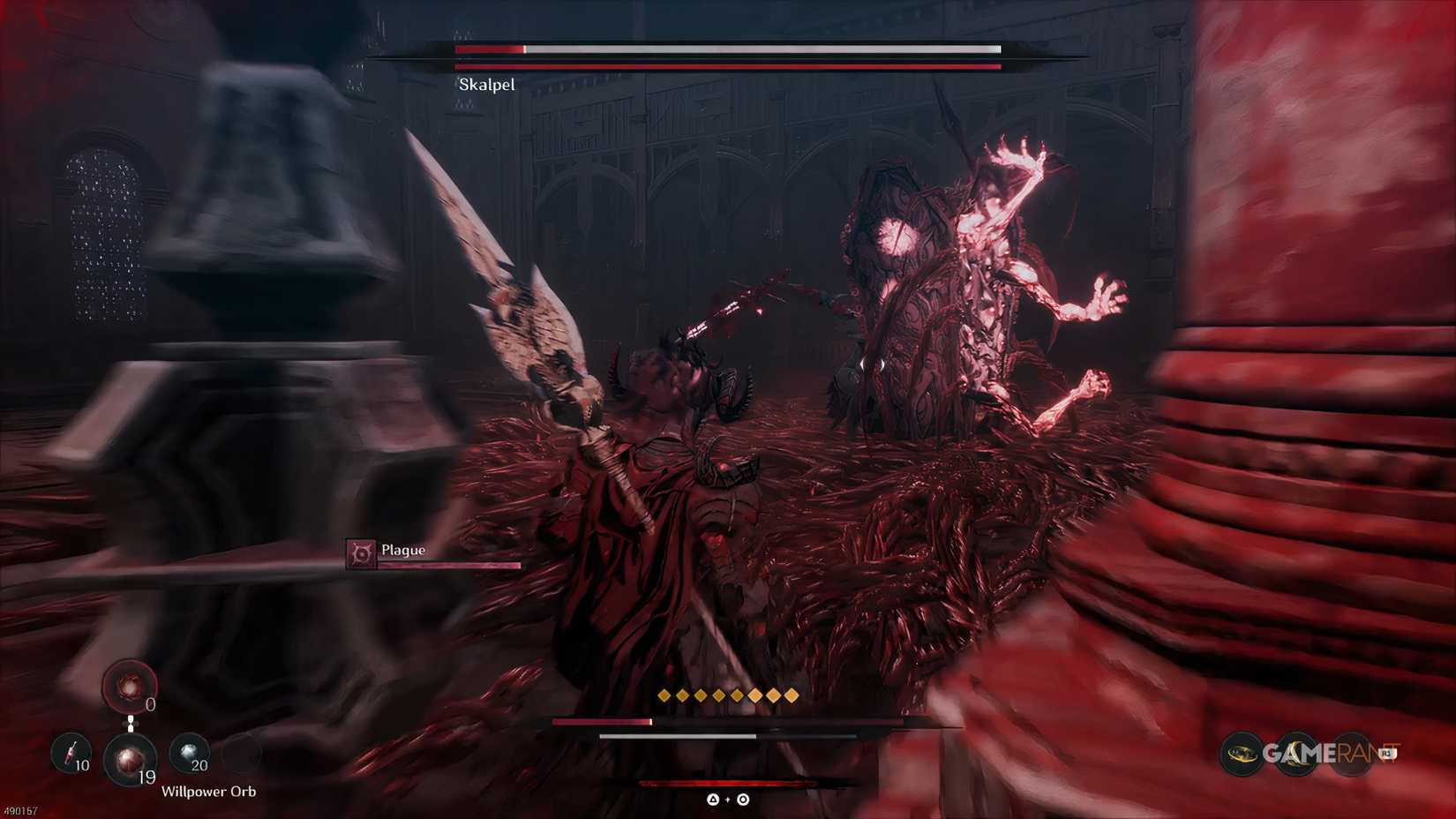Viewport: 1456px width, 819px height.
Task: Click the Willpower Orb text label
Action: [209, 792]
